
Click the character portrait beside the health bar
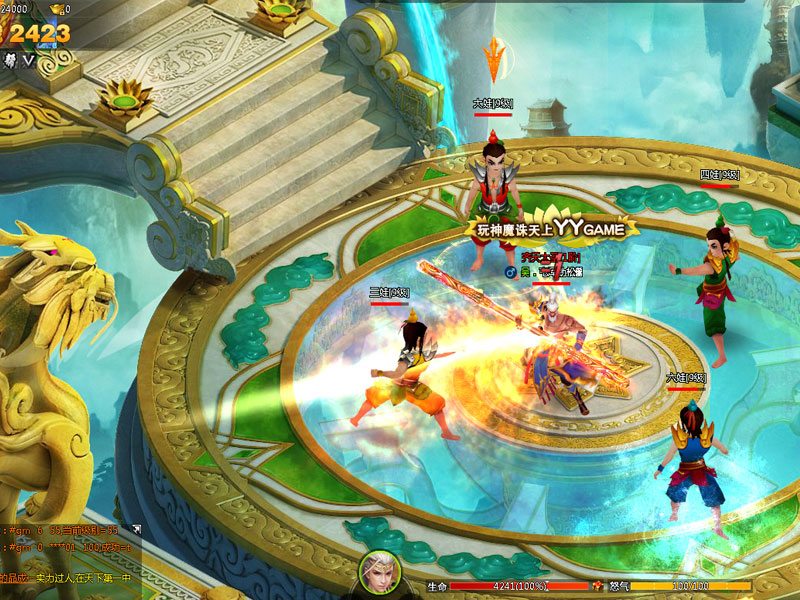380,572
